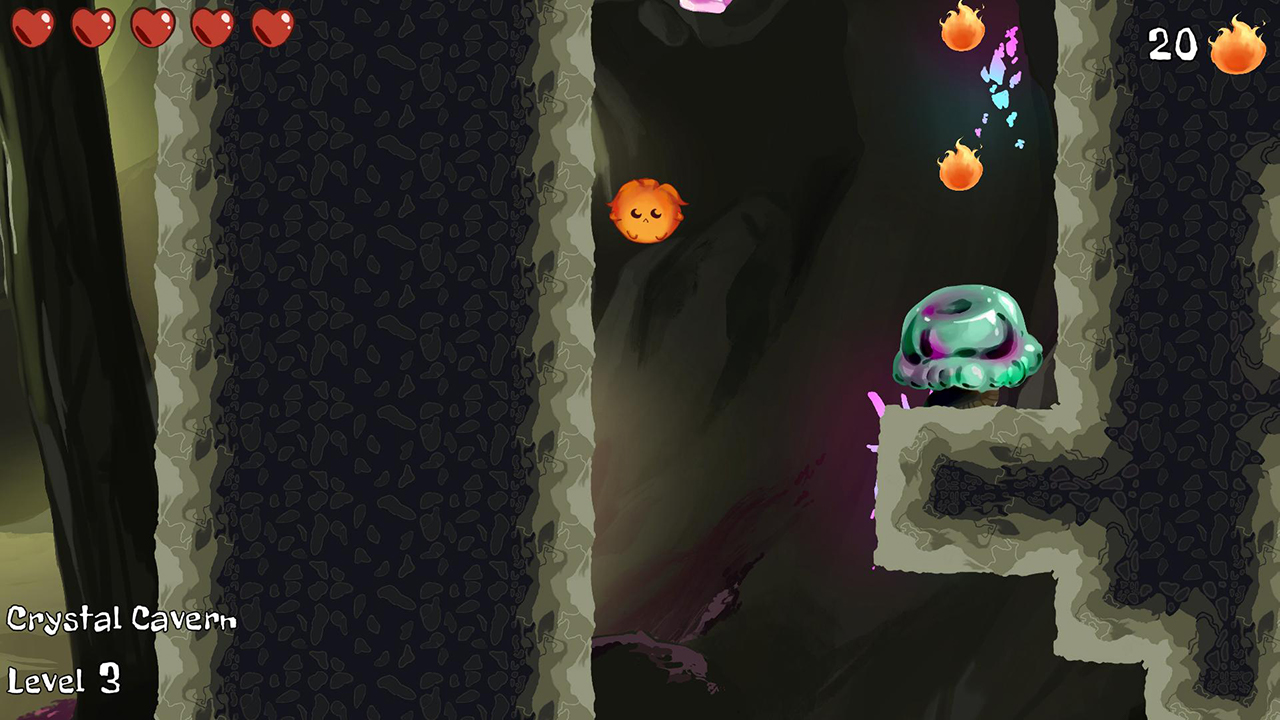Screen dimensions: 1280x720
Task: Click the flame counter icon top right
Action: pyautogui.click(x=1238, y=45)
